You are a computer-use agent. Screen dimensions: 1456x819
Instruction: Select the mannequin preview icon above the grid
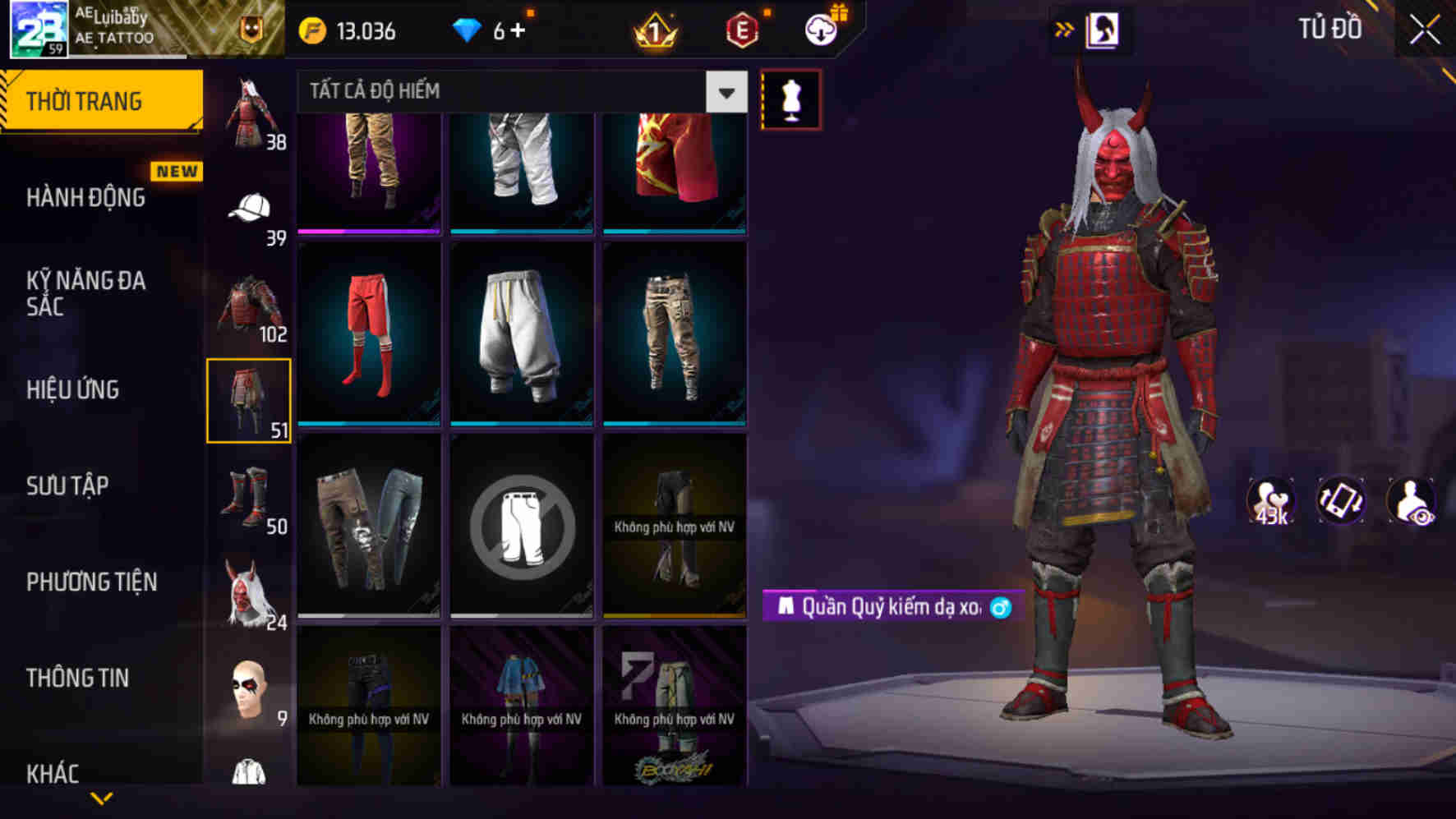point(791,98)
